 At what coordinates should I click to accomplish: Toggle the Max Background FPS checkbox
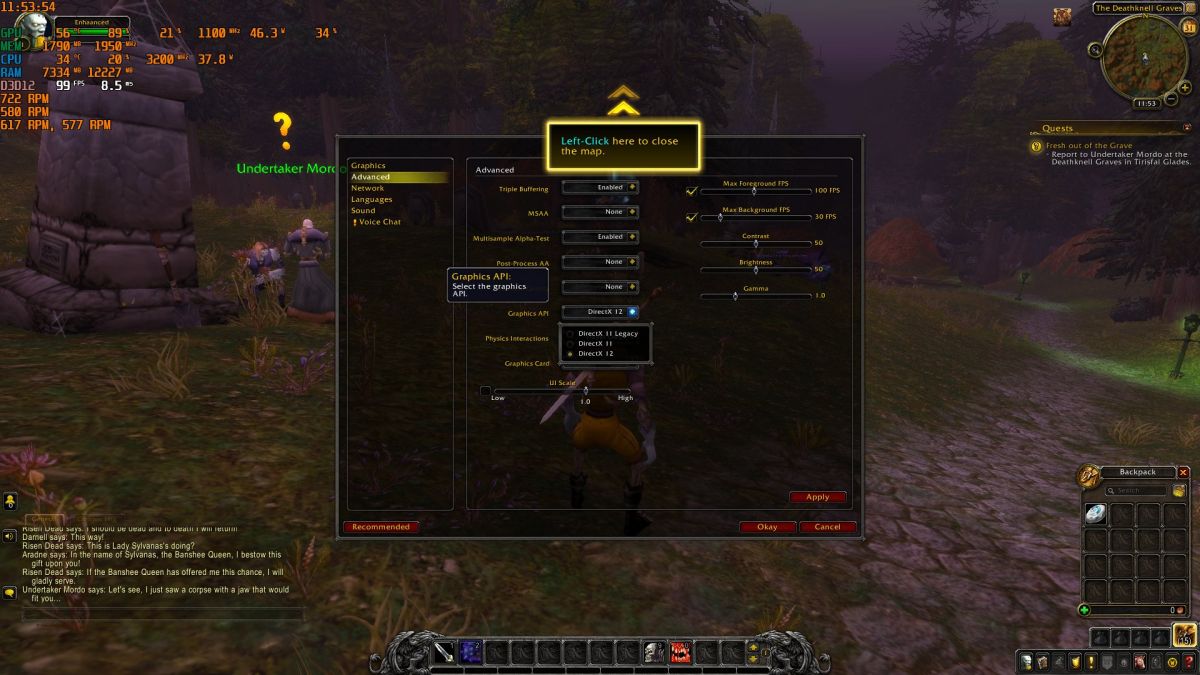691,216
